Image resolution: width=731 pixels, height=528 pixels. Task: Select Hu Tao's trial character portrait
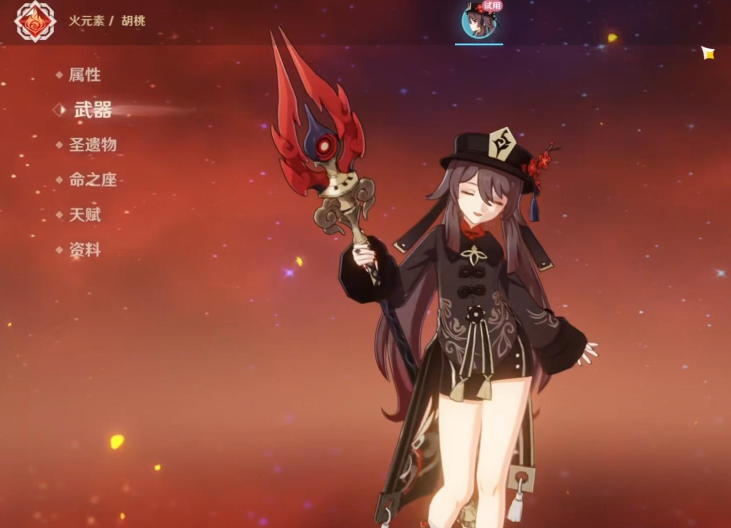point(478,21)
